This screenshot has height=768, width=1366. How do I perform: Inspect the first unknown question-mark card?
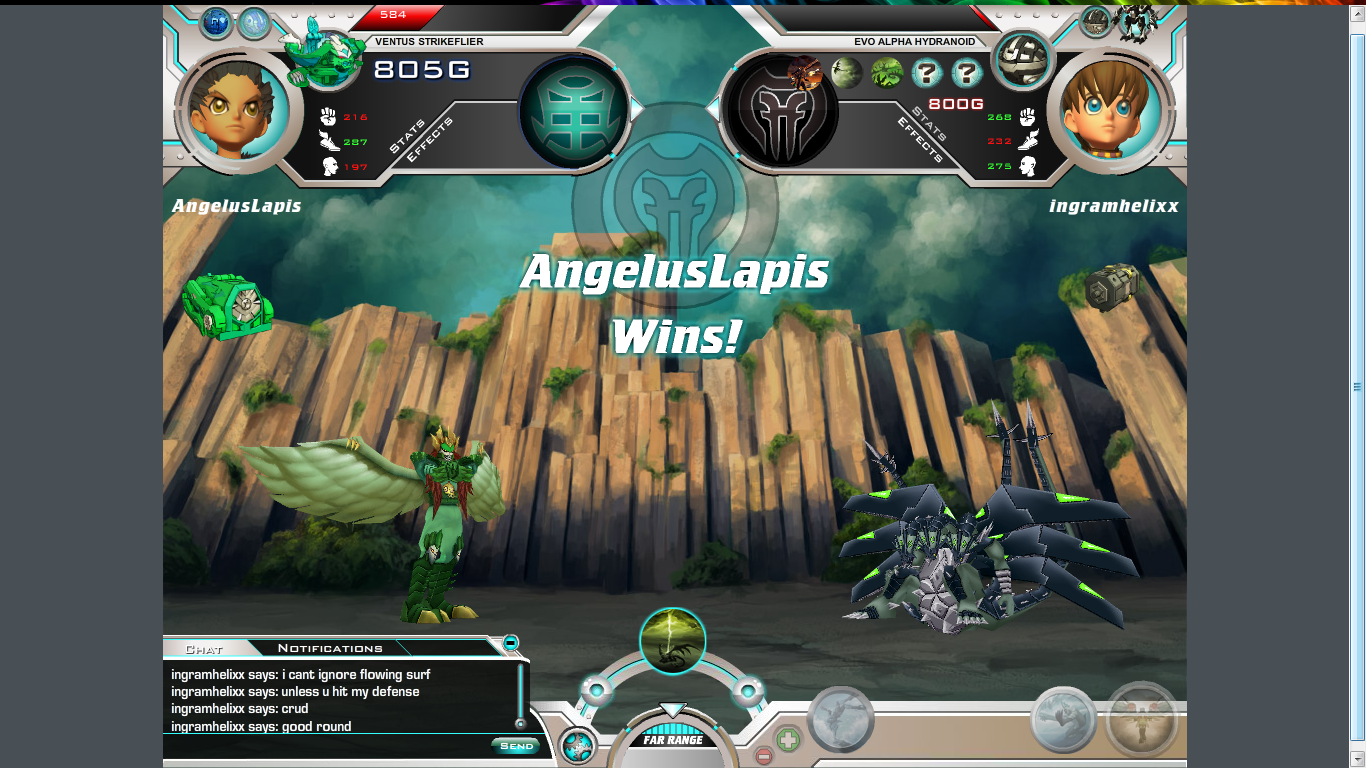927,73
